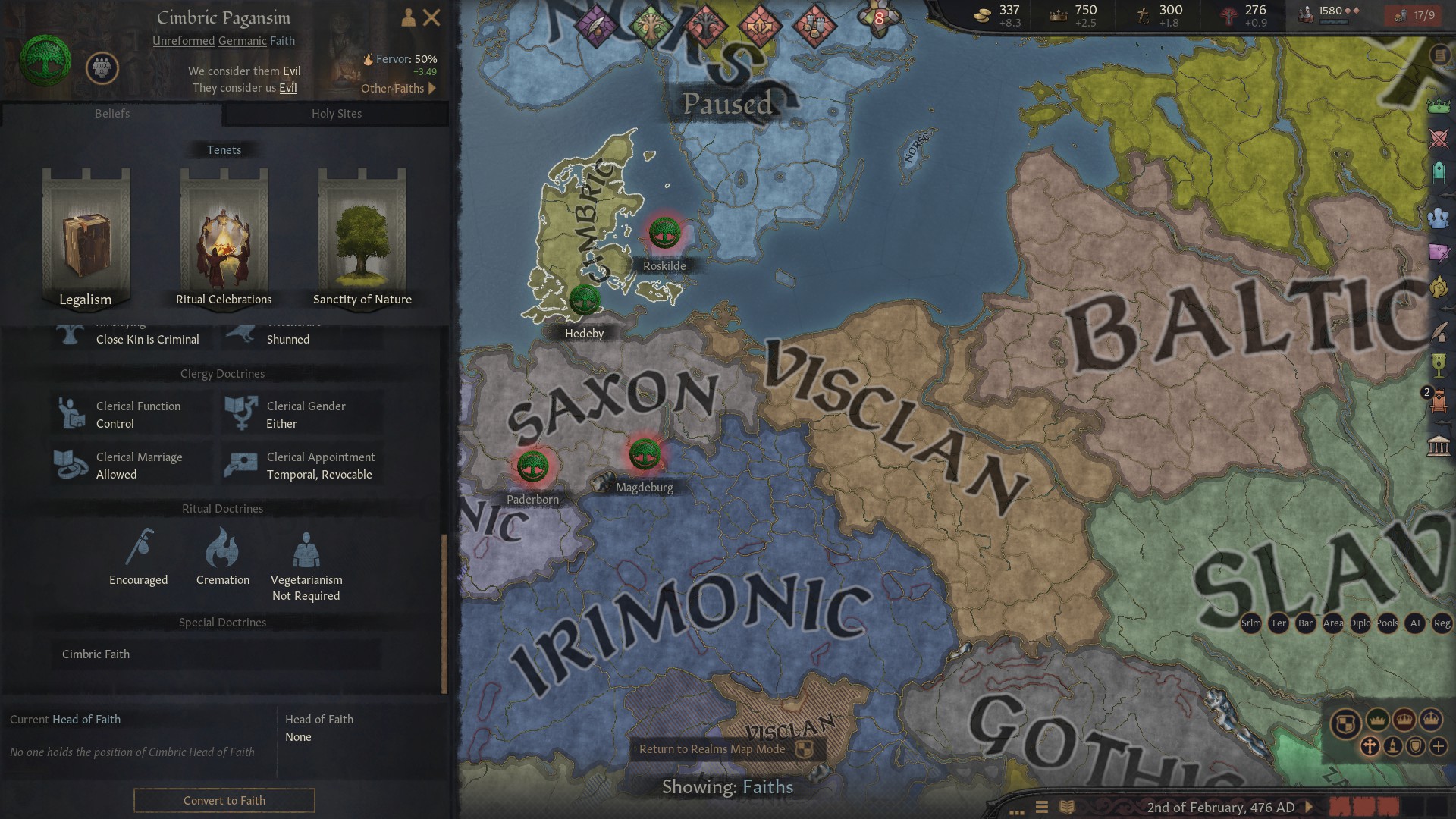This screenshot has width=1456, height=819.
Task: Select the Beliefs tab
Action: coord(112,114)
